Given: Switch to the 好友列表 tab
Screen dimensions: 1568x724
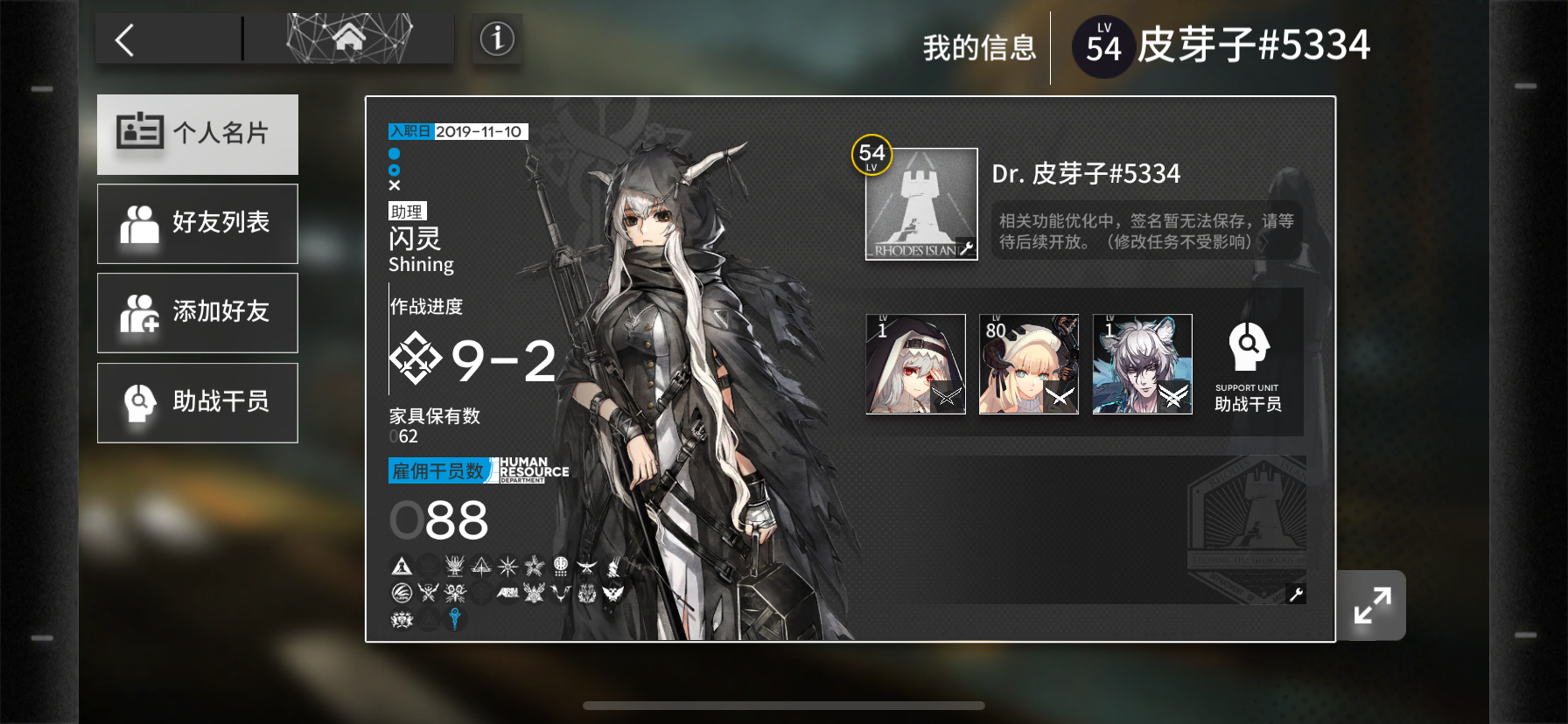Looking at the screenshot, I should [x=197, y=223].
